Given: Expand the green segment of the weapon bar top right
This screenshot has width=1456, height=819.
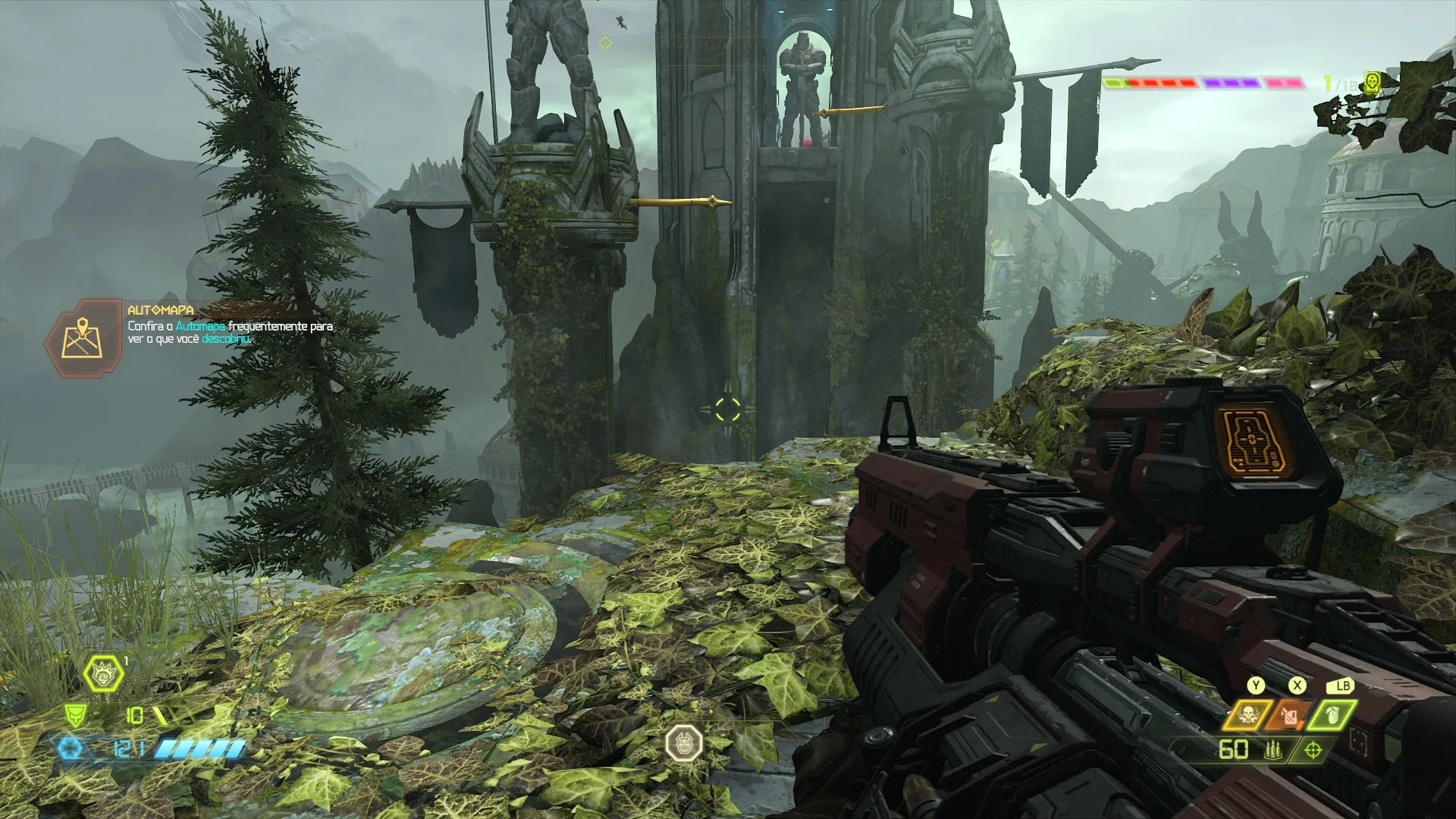Looking at the screenshot, I should pyautogui.click(x=1112, y=82).
